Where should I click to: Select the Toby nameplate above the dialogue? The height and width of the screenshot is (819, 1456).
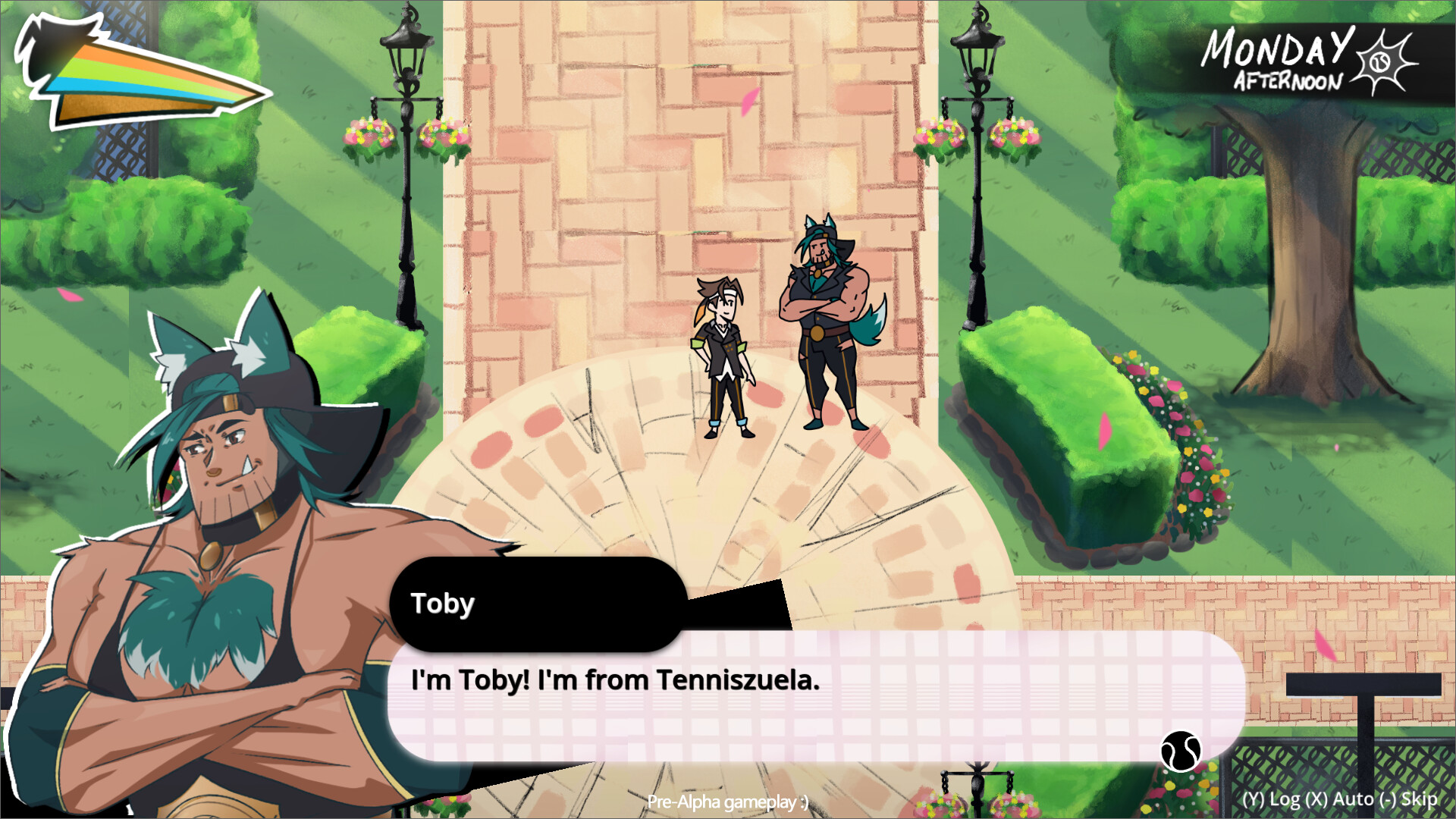click(x=444, y=603)
